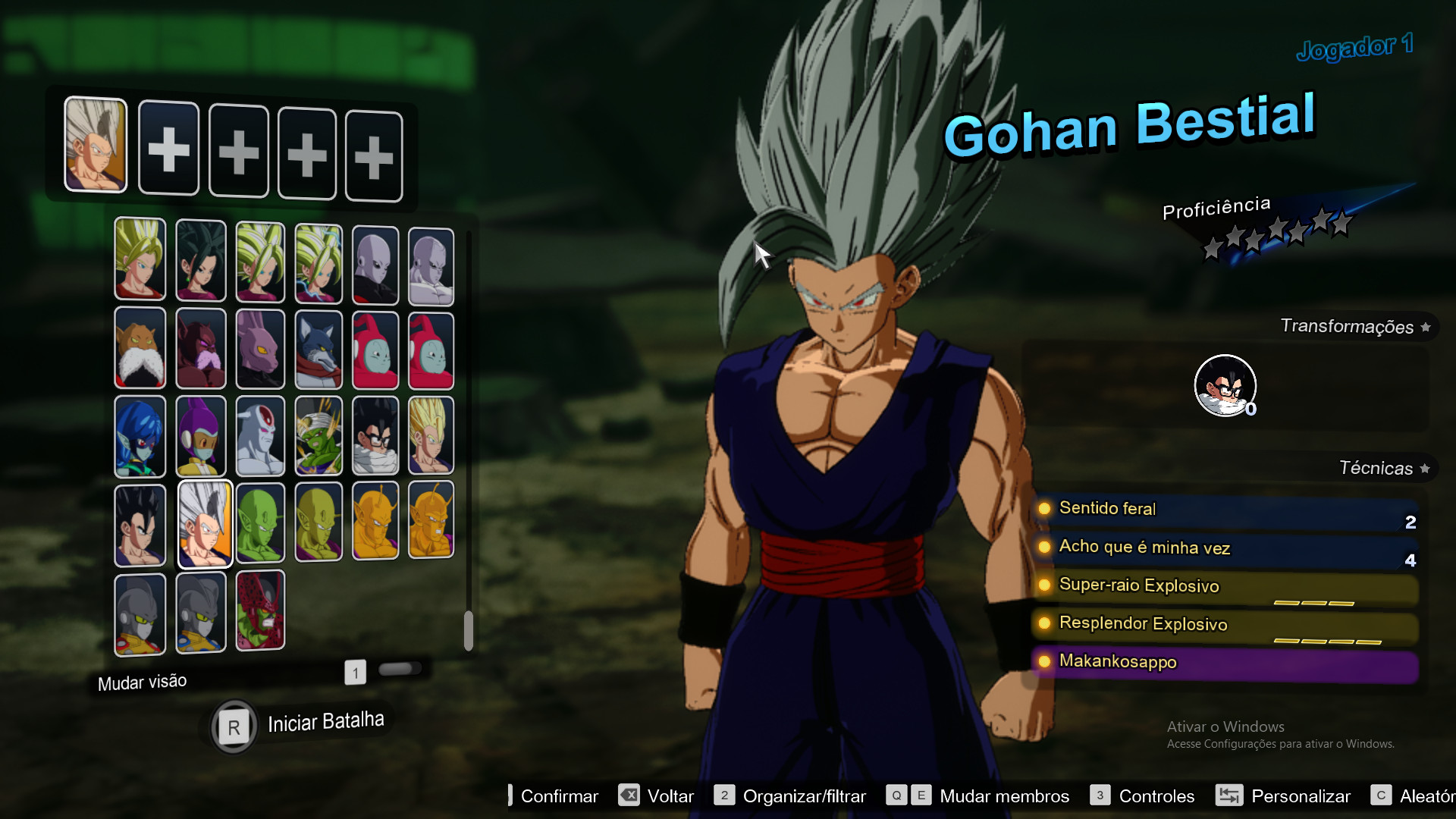Viewport: 1456px width, 819px height.
Task: Click the Mudar visão option
Action: click(x=142, y=681)
